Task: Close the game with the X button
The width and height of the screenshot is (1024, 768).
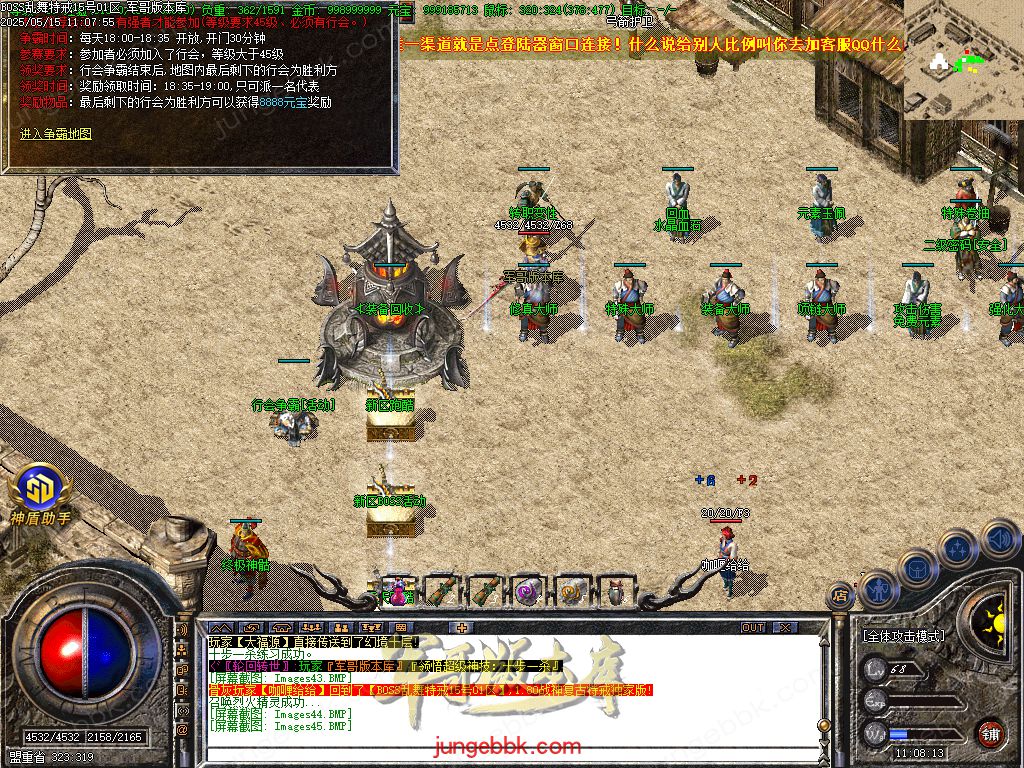Action: [784, 627]
